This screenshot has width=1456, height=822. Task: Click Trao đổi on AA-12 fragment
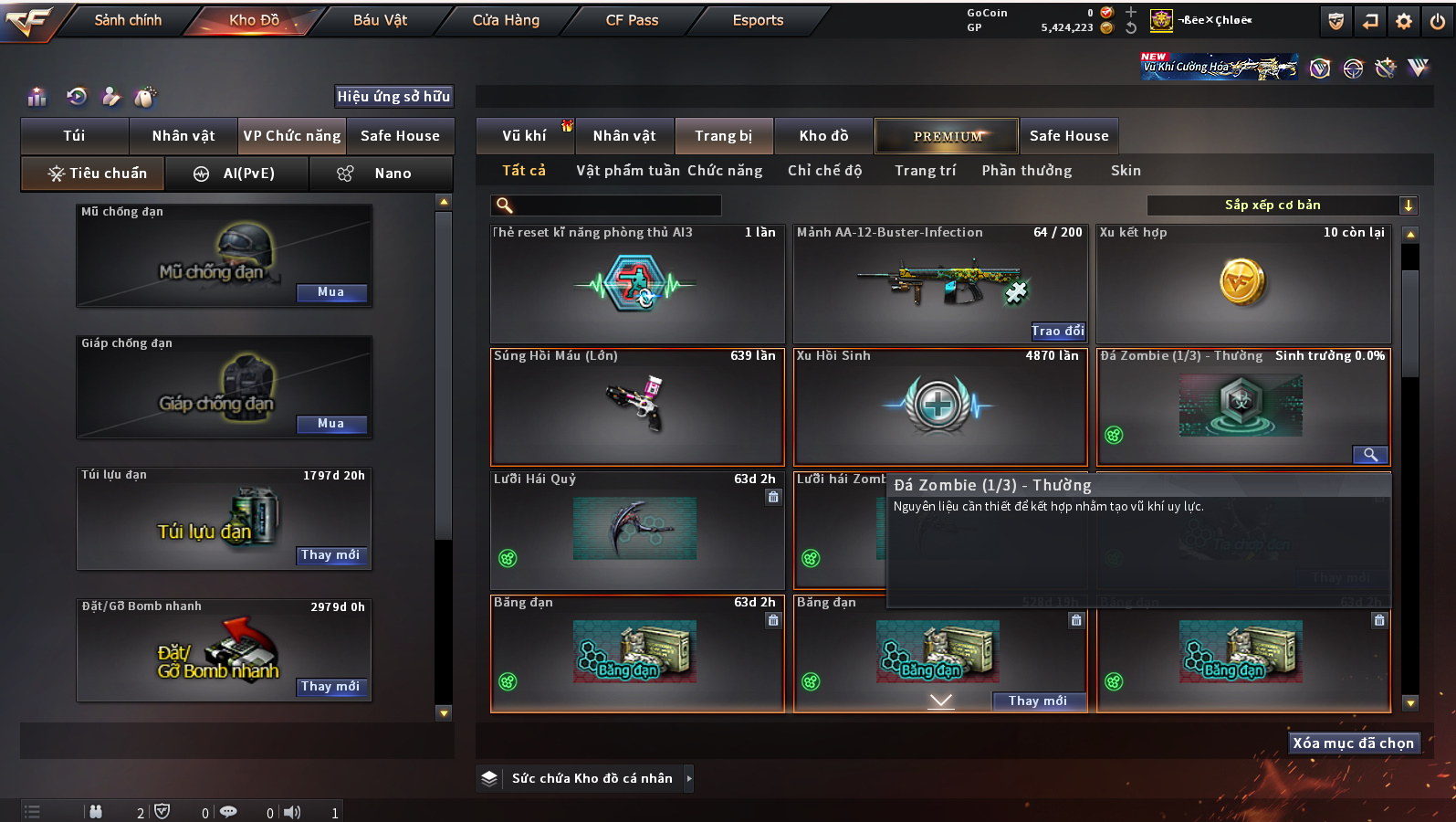point(1058,332)
